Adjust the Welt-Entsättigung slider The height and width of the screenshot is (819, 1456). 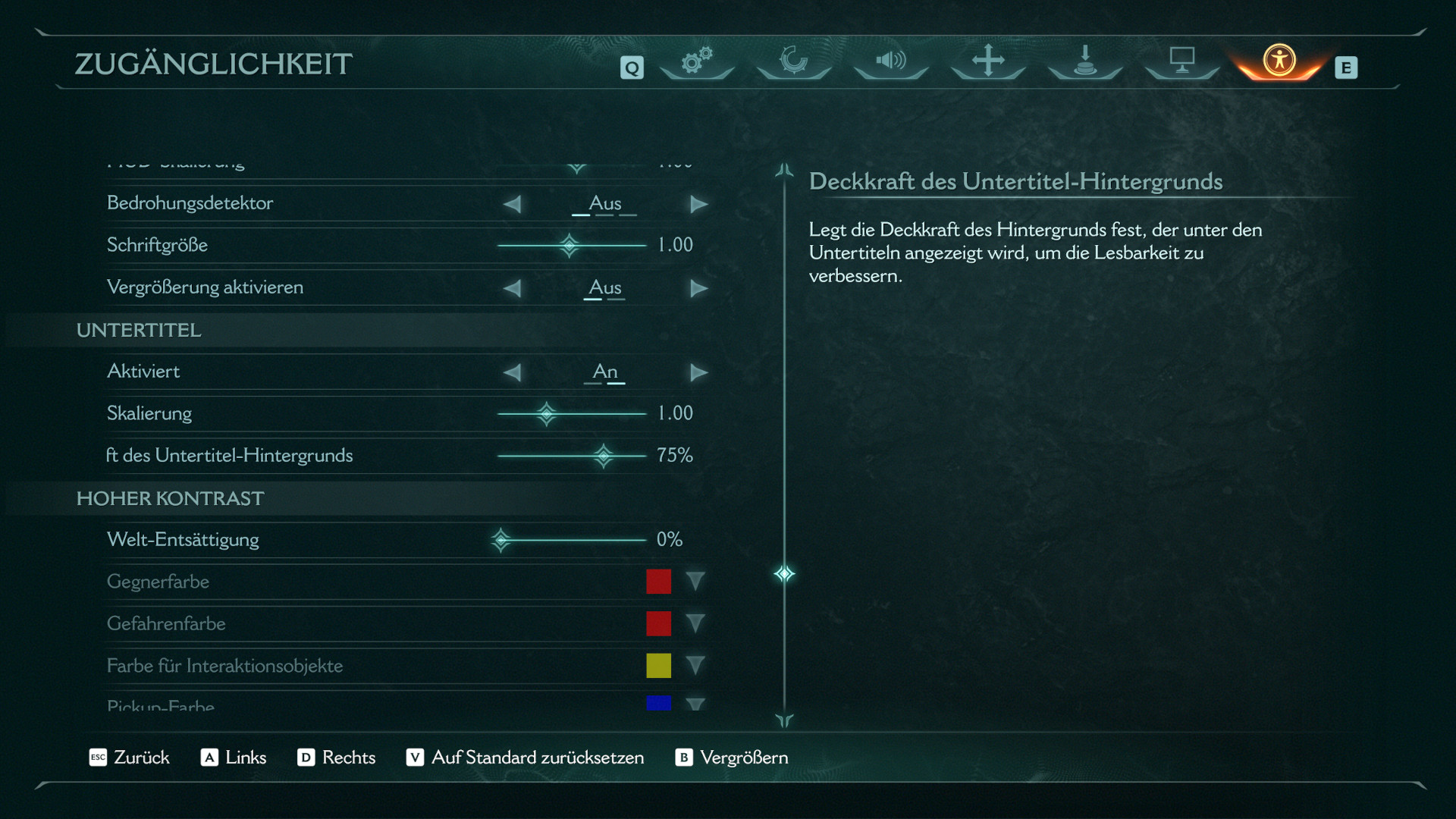(x=501, y=540)
